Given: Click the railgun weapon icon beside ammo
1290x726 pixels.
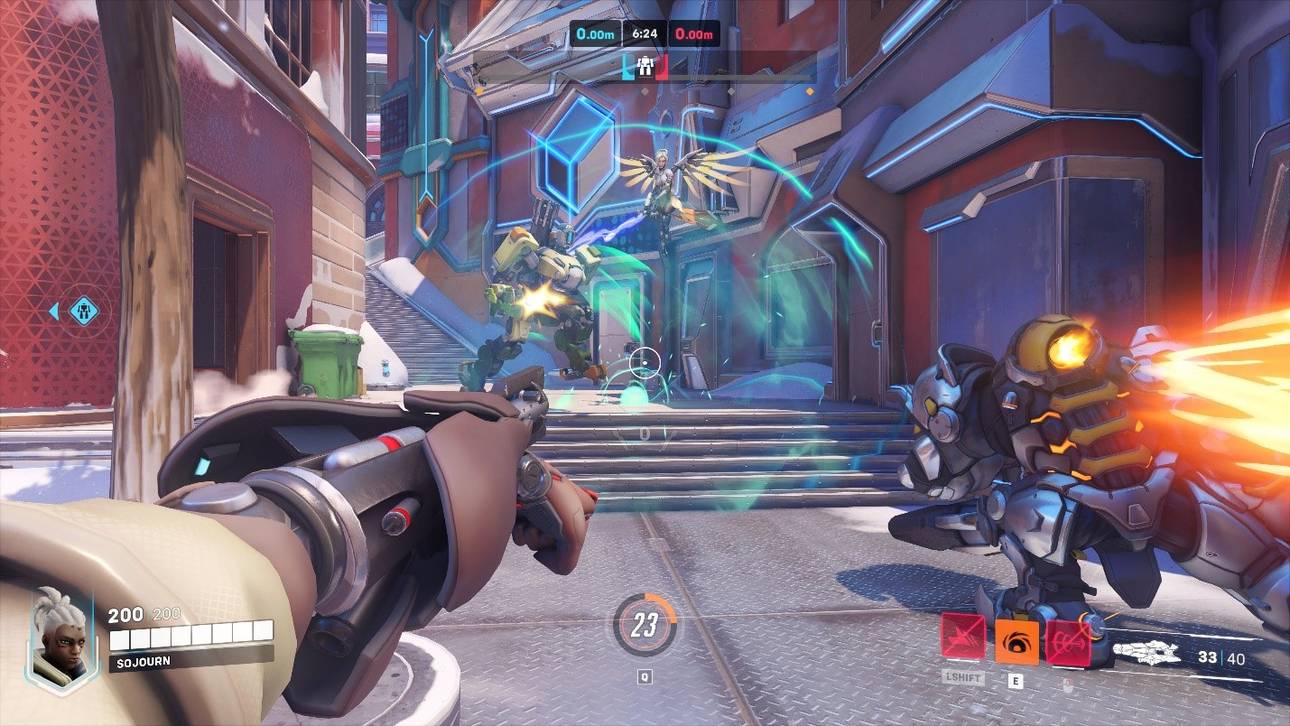Looking at the screenshot, I should click(x=1148, y=656).
